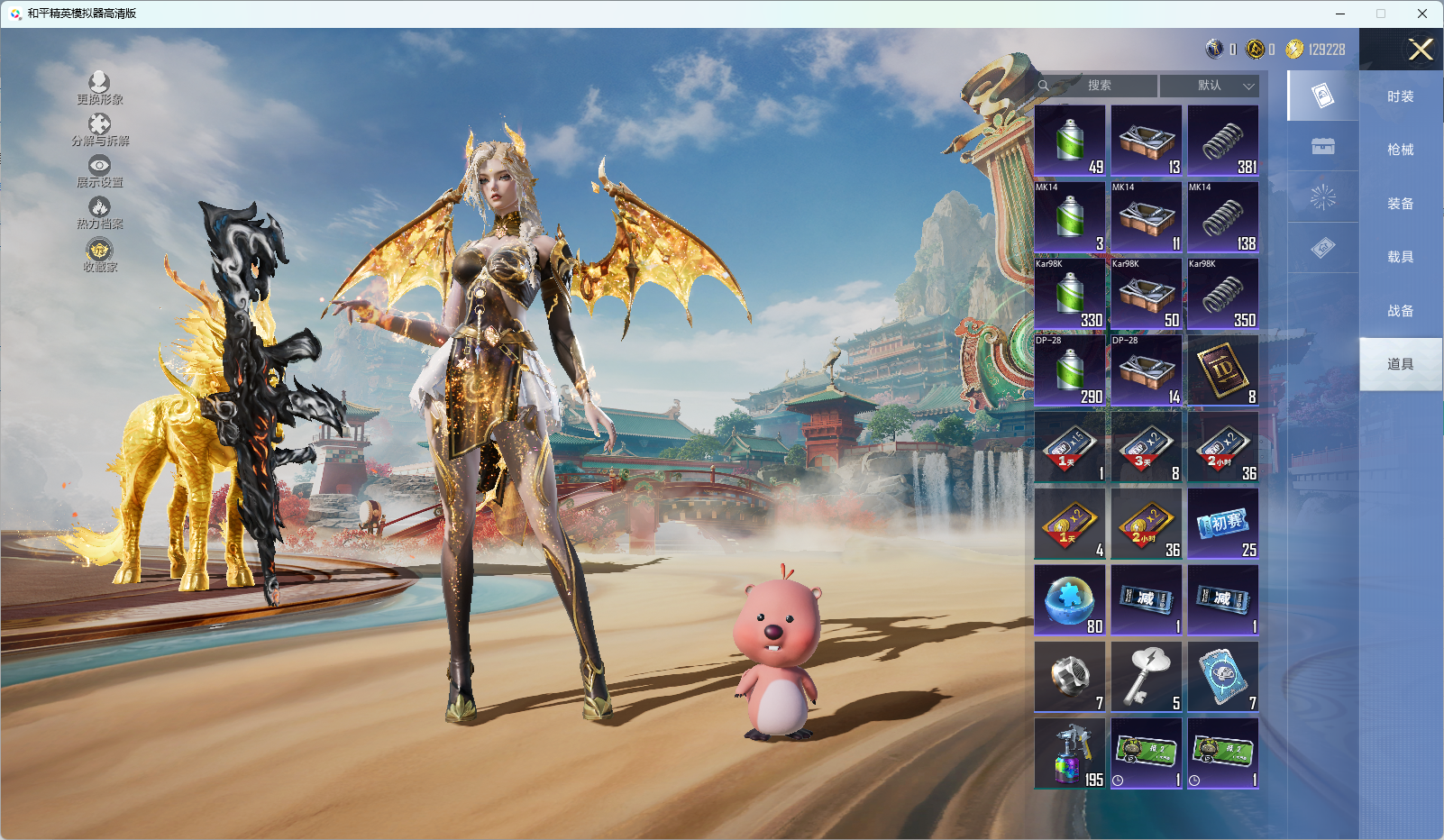Open 分解与拆解 dismantle option
Viewport: 1444px width, 840px height.
tap(100, 130)
